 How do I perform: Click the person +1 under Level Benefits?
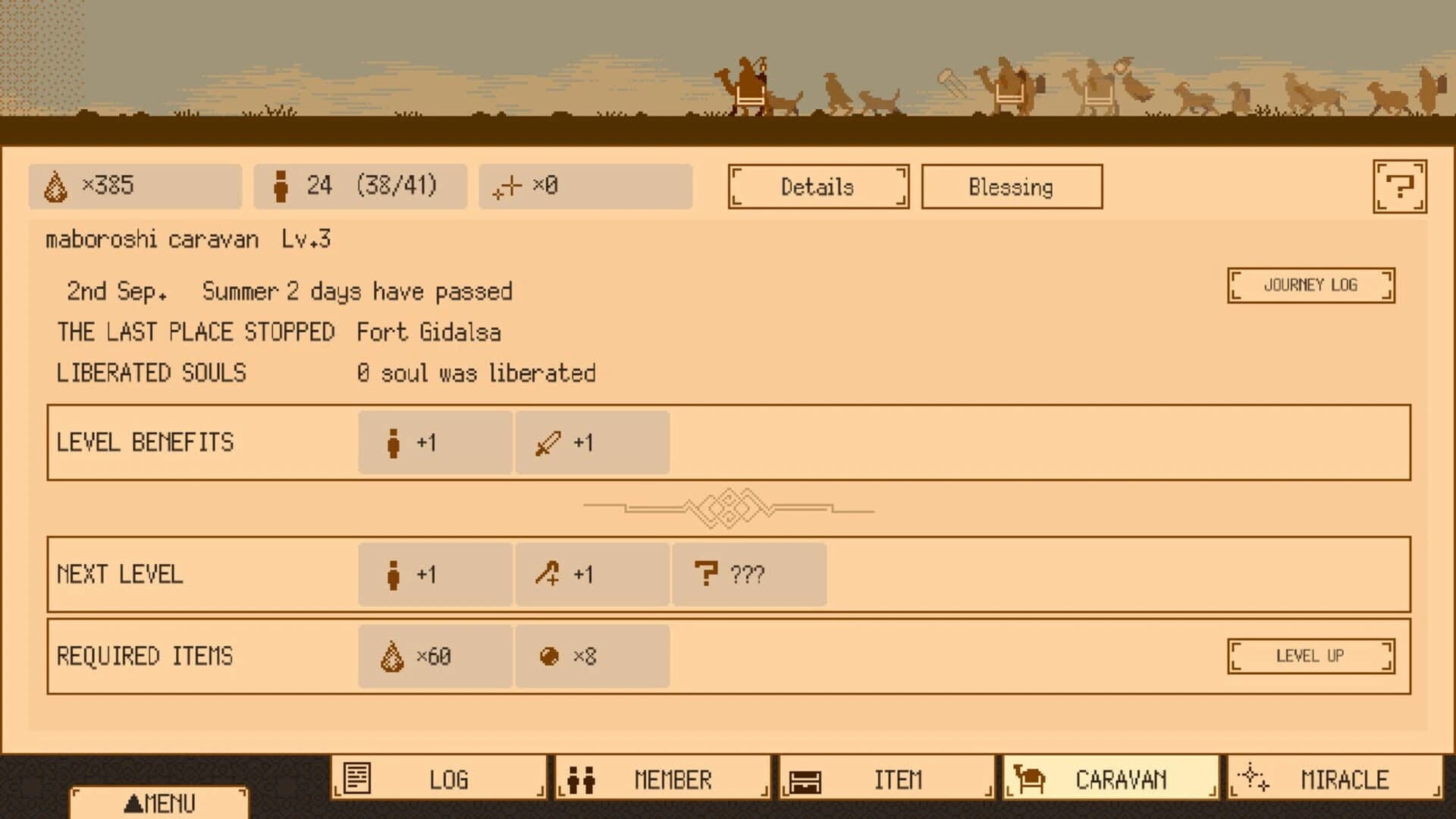pyautogui.click(x=395, y=442)
